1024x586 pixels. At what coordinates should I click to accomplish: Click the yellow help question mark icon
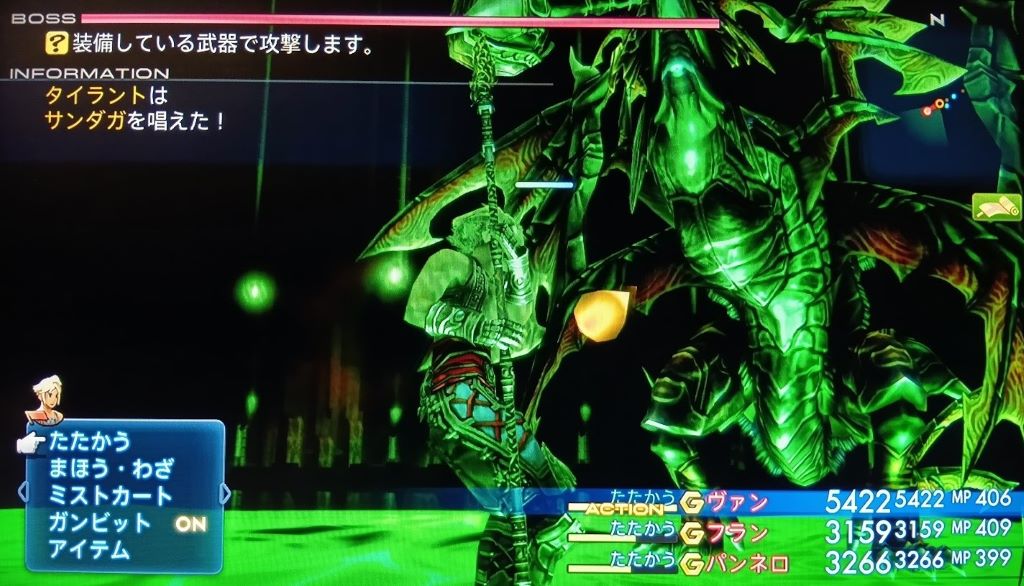pyautogui.click(x=55, y=43)
